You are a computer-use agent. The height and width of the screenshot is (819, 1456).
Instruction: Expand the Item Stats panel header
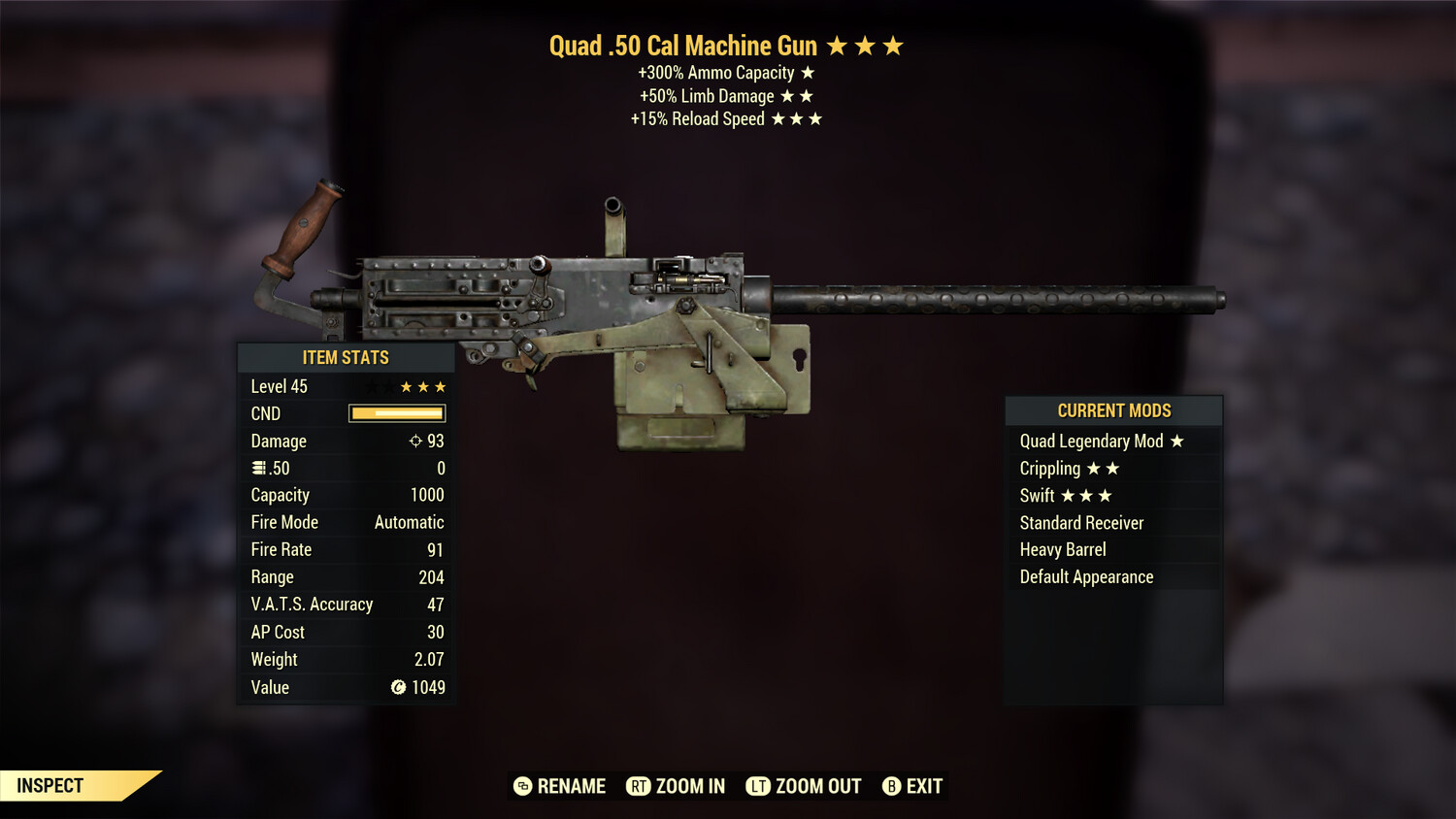tap(346, 357)
